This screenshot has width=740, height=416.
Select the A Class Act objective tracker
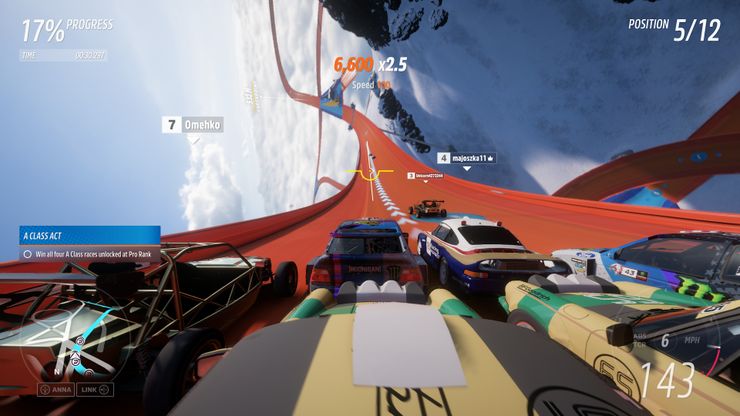90,245
